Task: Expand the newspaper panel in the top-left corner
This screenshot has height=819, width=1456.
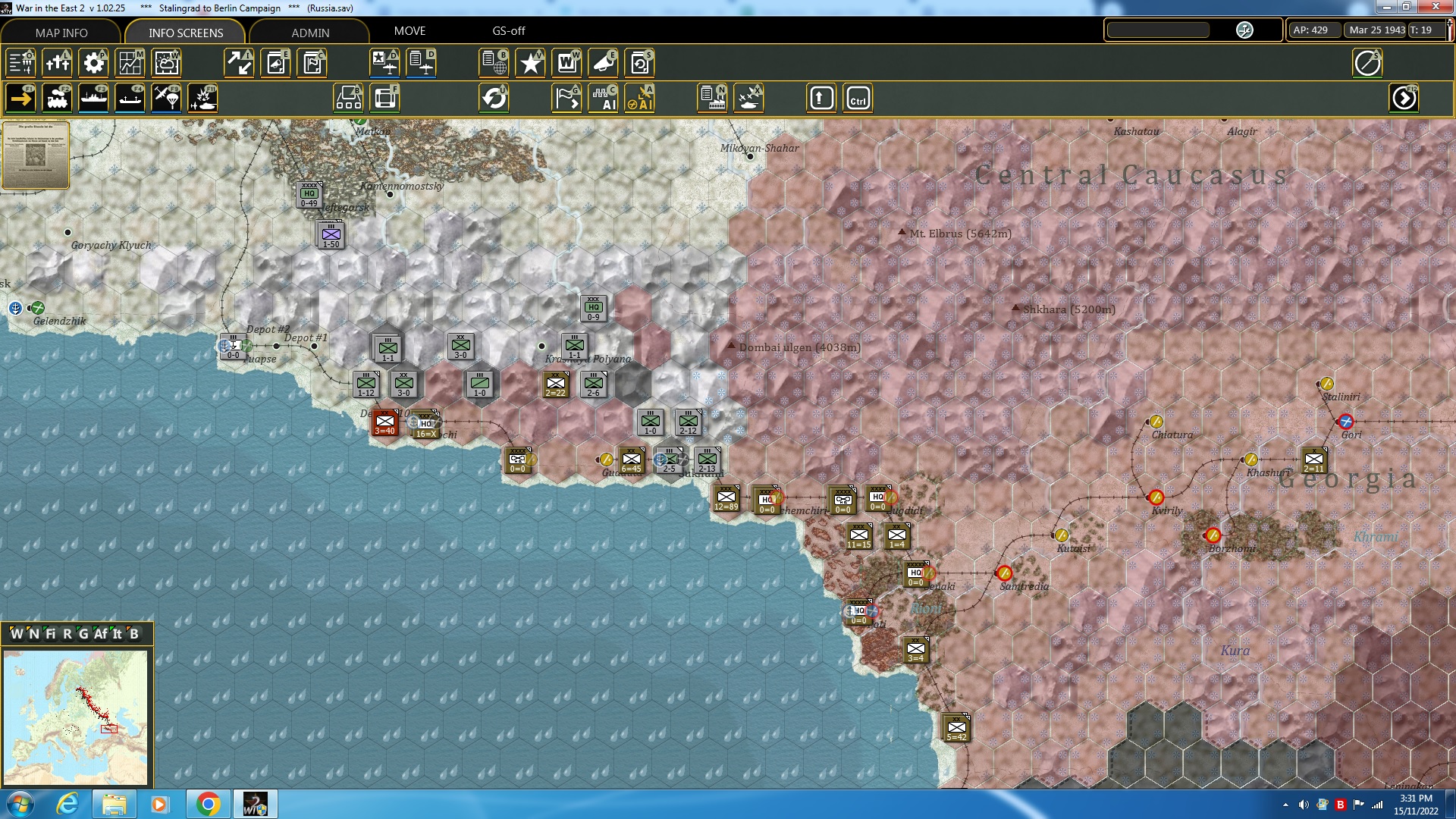Action: tap(36, 155)
